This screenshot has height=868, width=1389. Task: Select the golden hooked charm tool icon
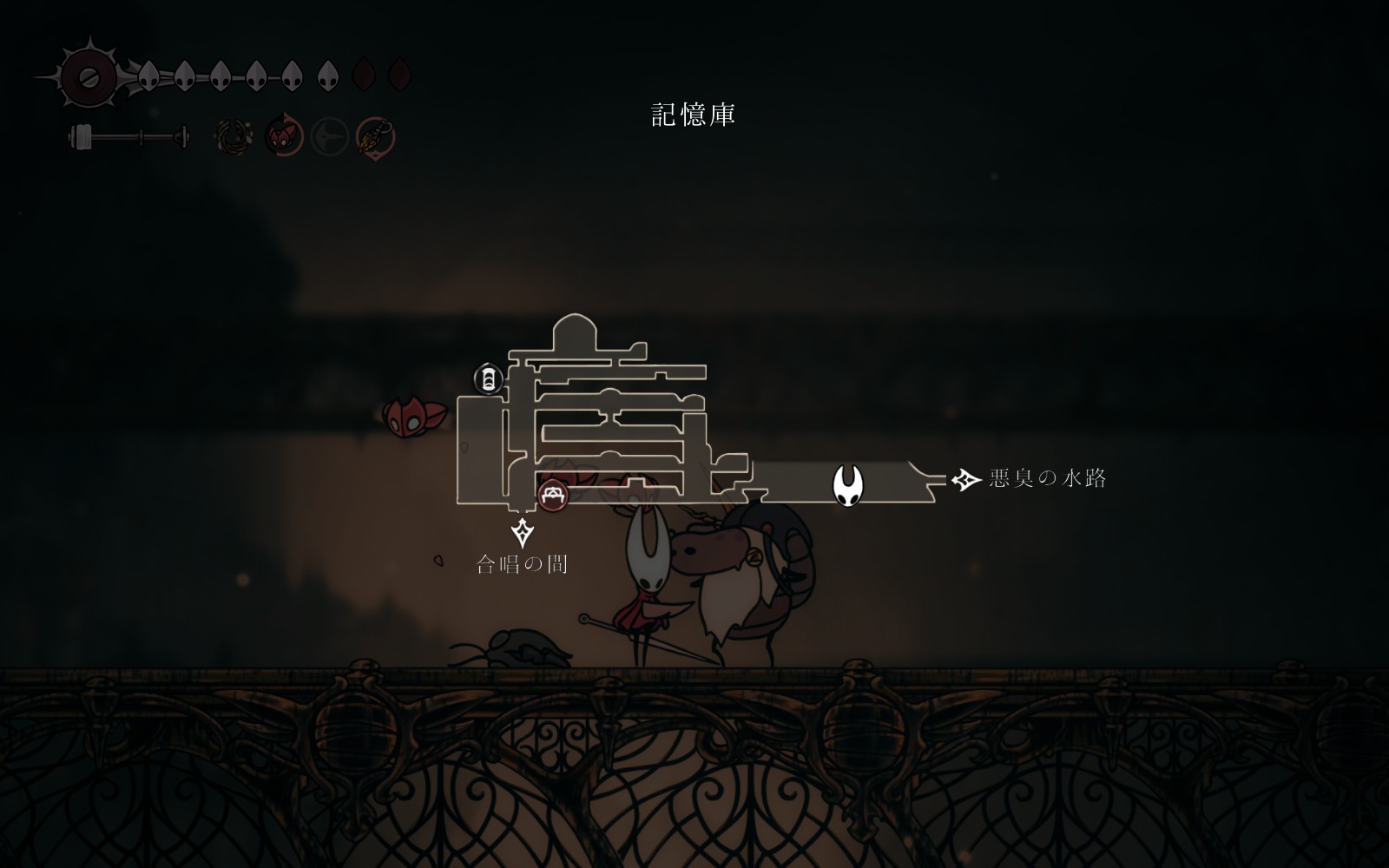(376, 137)
